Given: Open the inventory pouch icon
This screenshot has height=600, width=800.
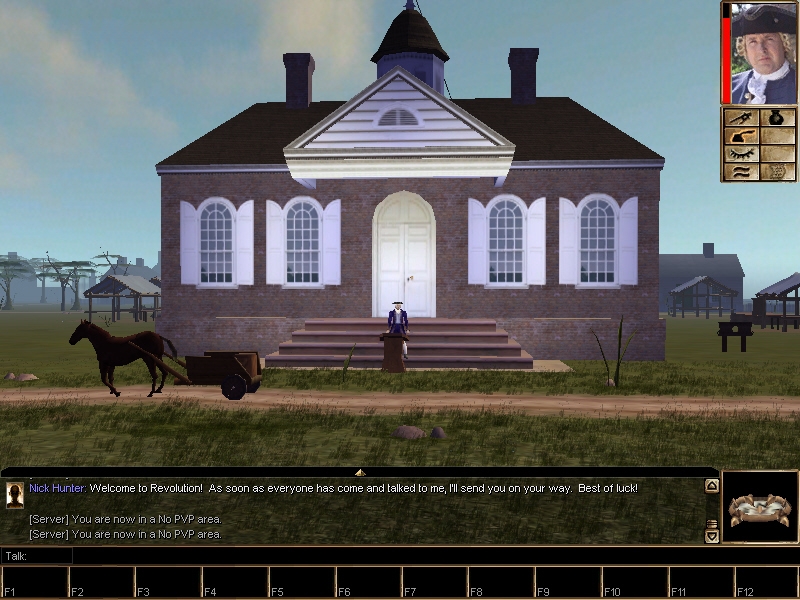Looking at the screenshot, I should pyautogui.click(x=777, y=118).
